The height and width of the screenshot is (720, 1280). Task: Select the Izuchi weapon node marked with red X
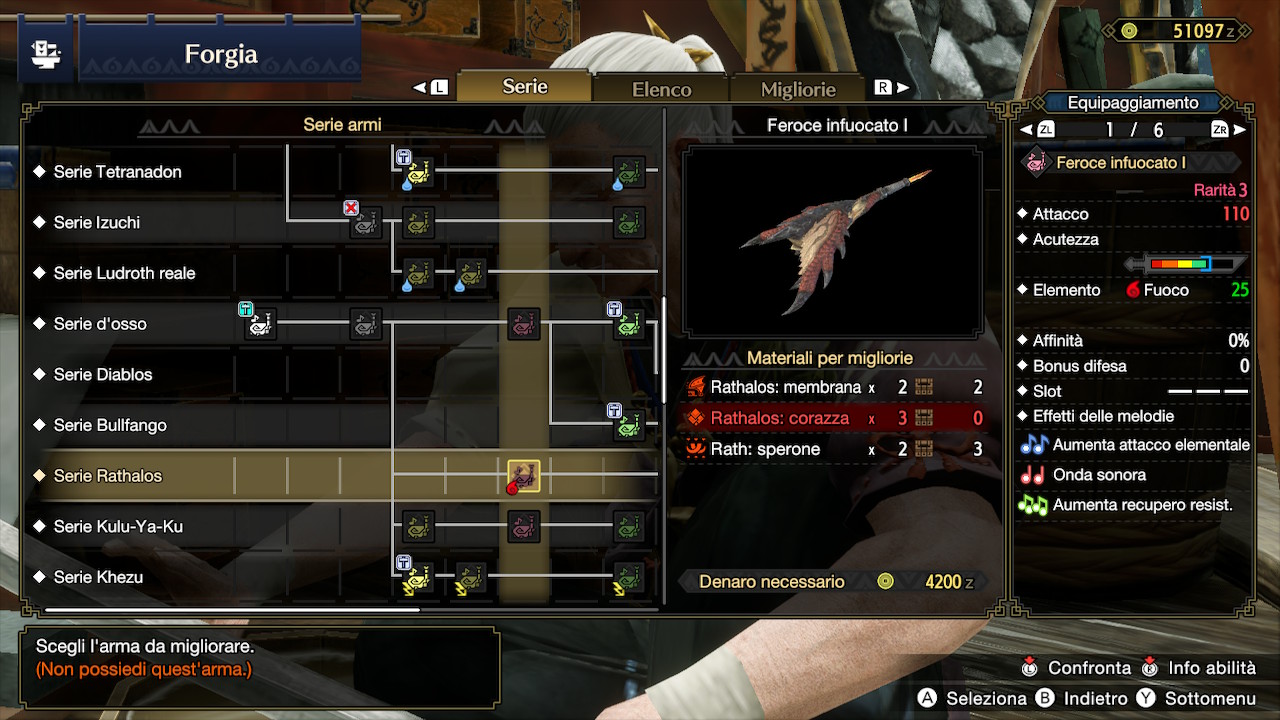(x=365, y=222)
